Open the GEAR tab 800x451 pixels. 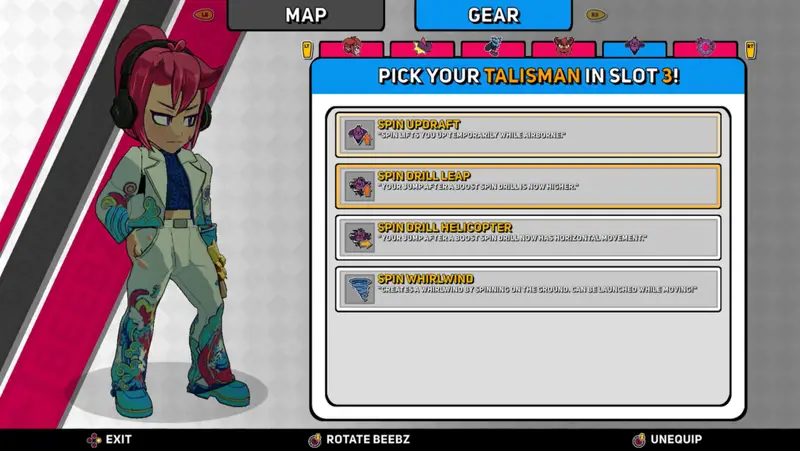click(493, 15)
